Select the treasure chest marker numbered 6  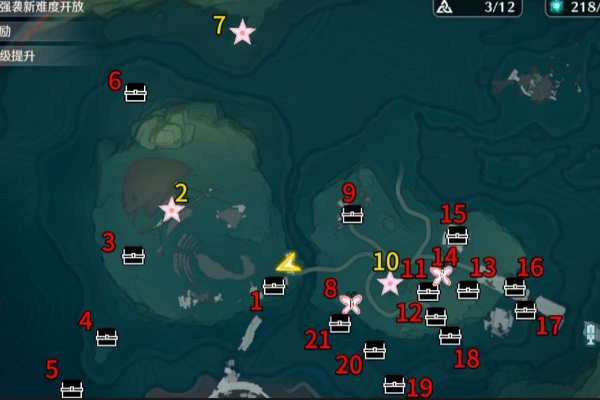[x=136, y=94]
